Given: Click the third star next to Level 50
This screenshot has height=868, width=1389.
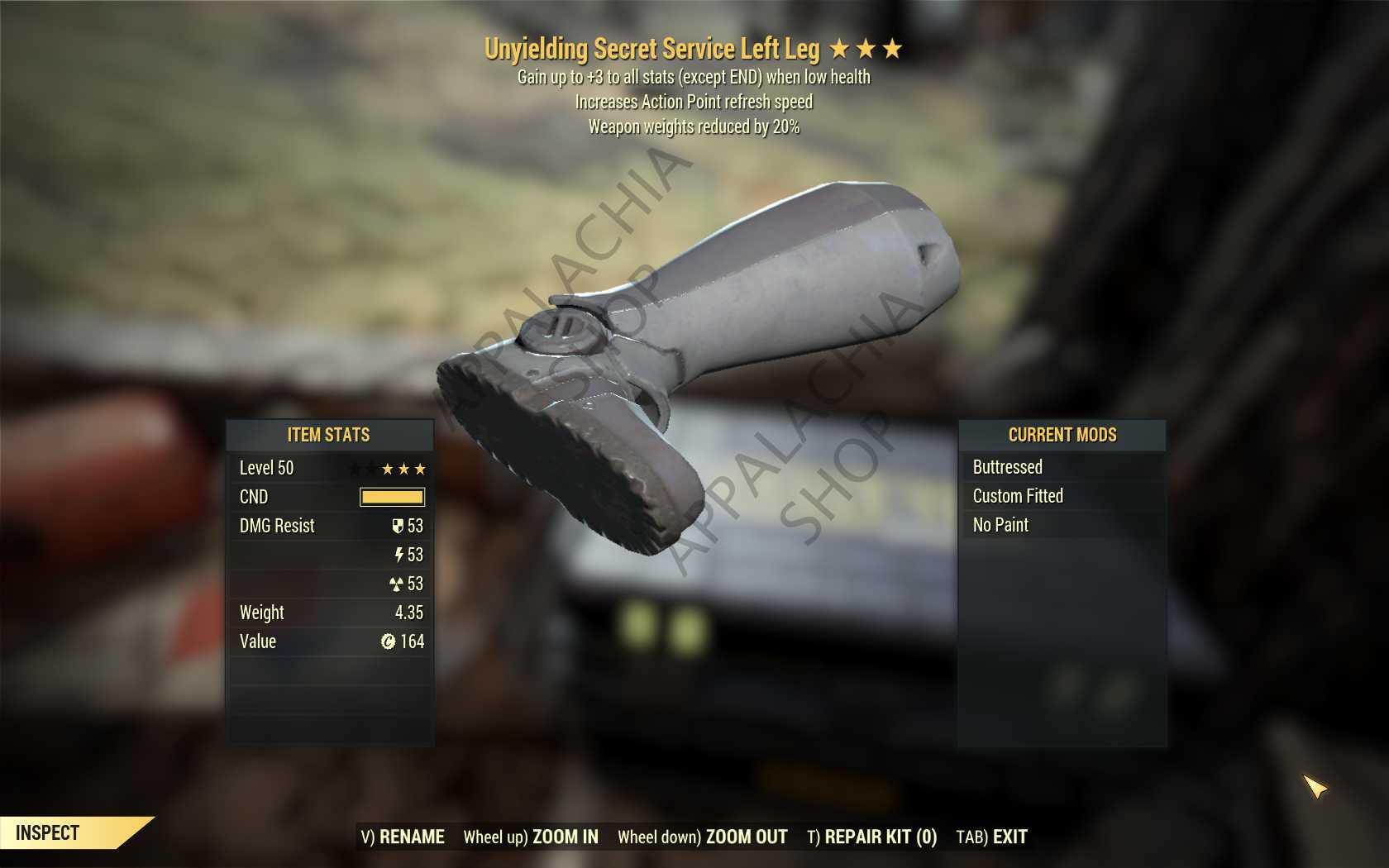Looking at the screenshot, I should click(x=421, y=468).
